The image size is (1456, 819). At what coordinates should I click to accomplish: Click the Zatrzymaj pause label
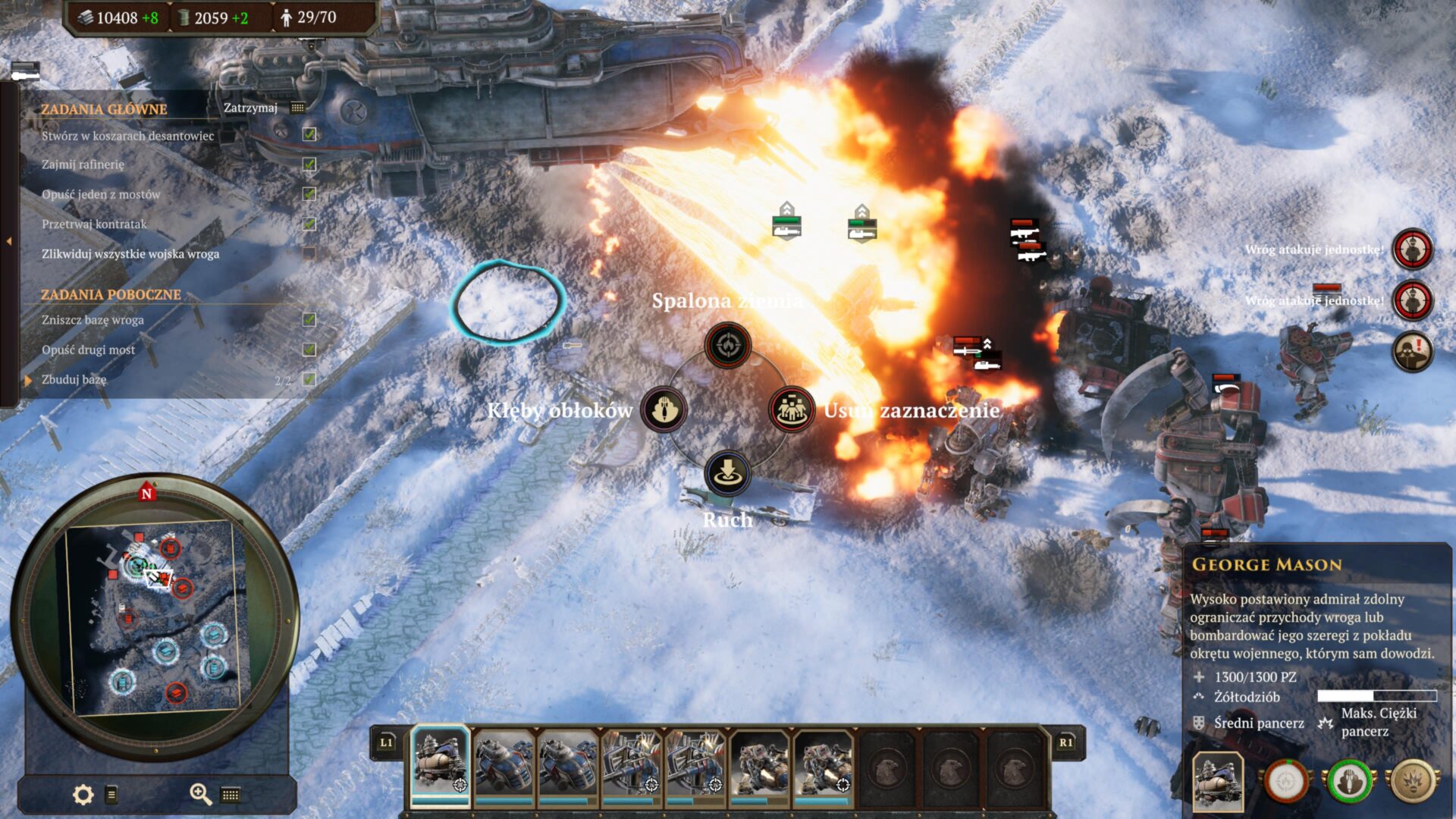[250, 108]
